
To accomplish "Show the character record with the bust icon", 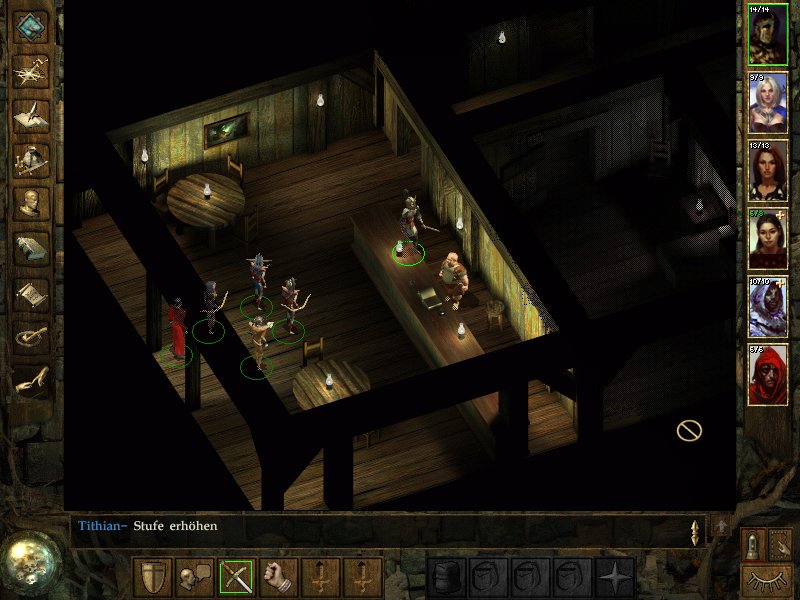I will (32, 204).
